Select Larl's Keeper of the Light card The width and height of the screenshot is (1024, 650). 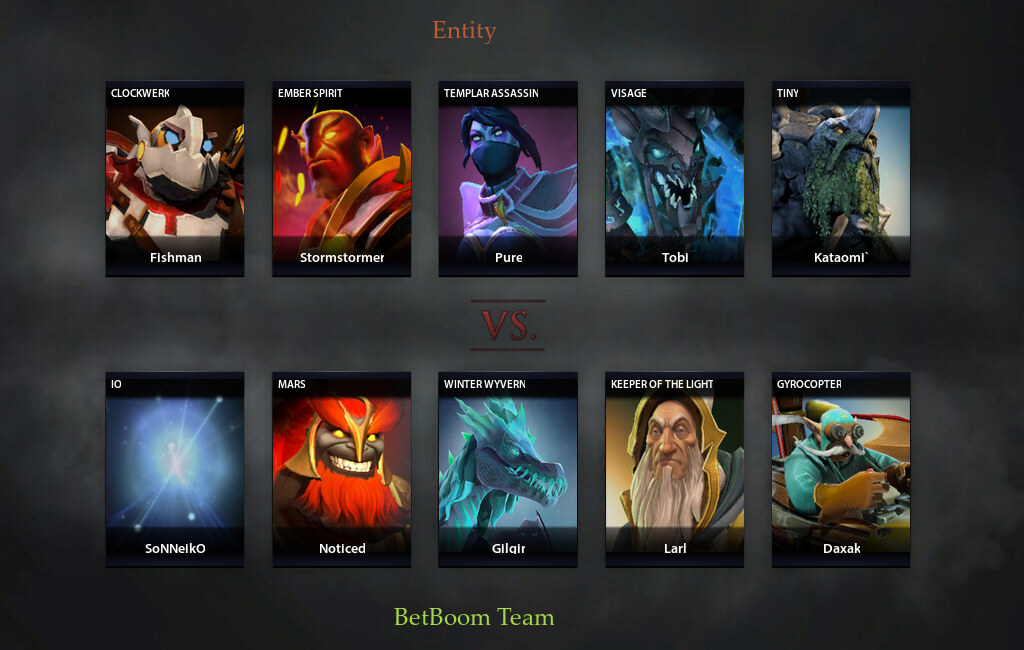675,469
